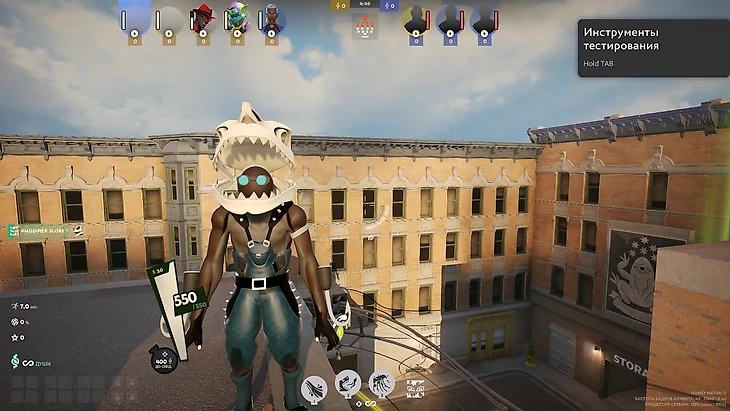Select the white-haired hero portrait
Image resolution: width=730 pixels, height=411 pixels.
(272, 18)
